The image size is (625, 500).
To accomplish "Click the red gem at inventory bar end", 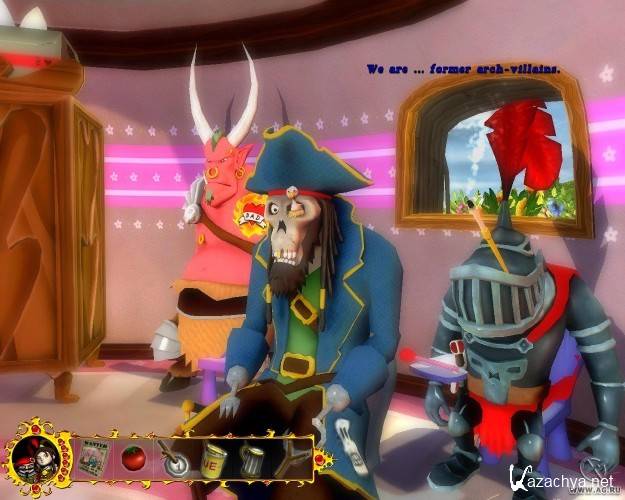I will pos(321,460).
